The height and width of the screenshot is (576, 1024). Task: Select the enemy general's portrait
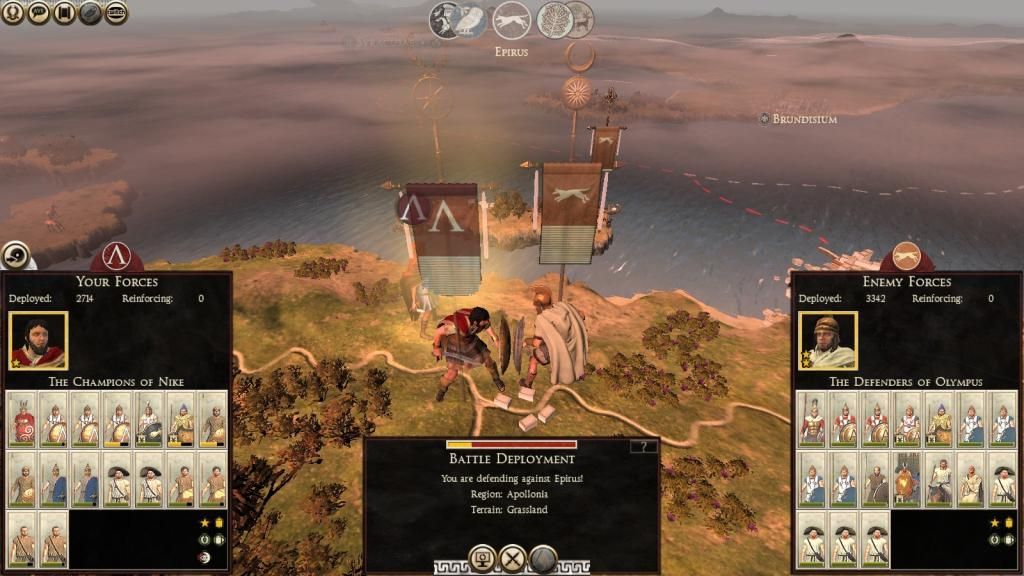click(827, 341)
